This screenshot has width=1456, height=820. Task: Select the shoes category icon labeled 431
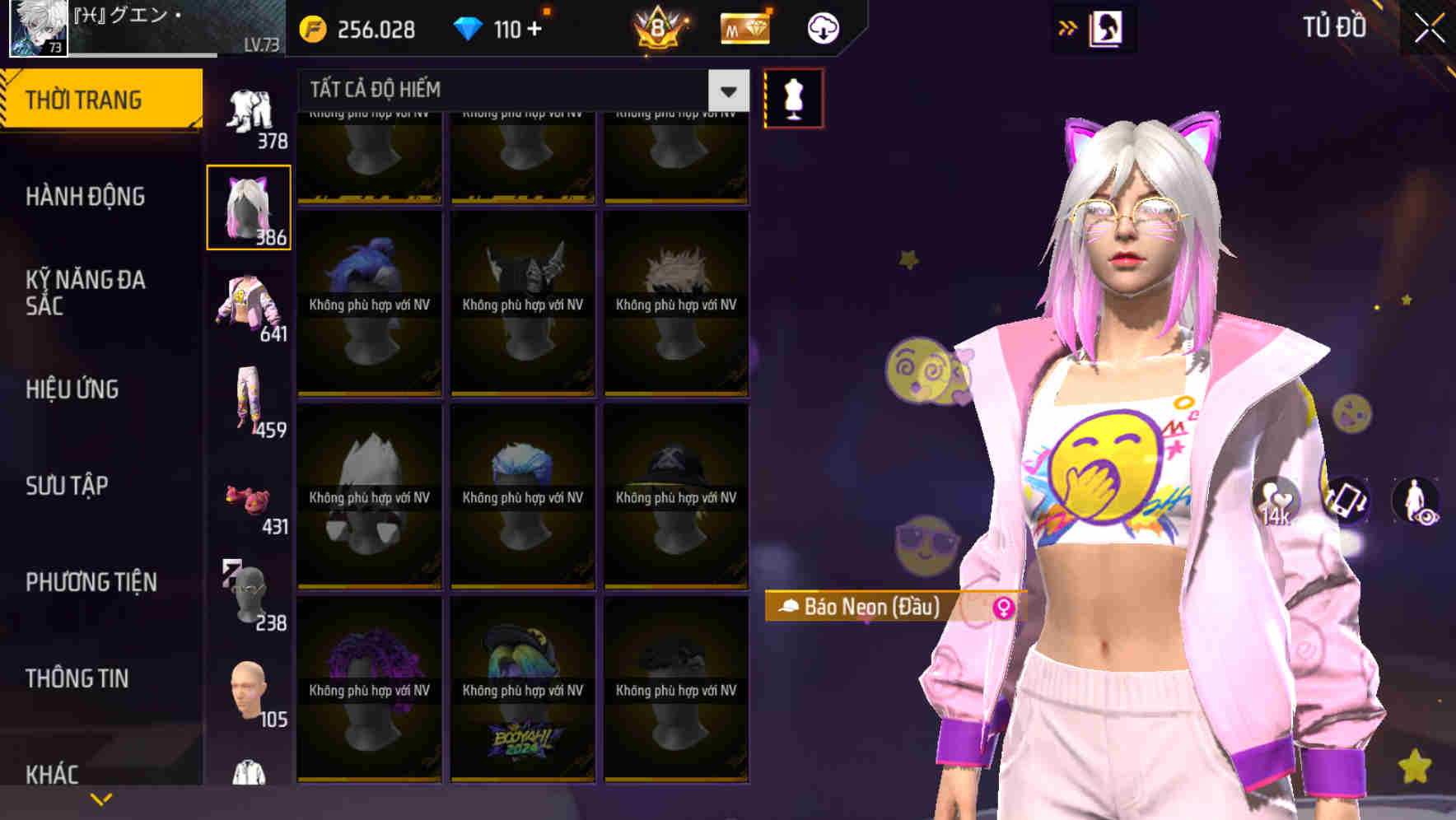click(x=248, y=501)
